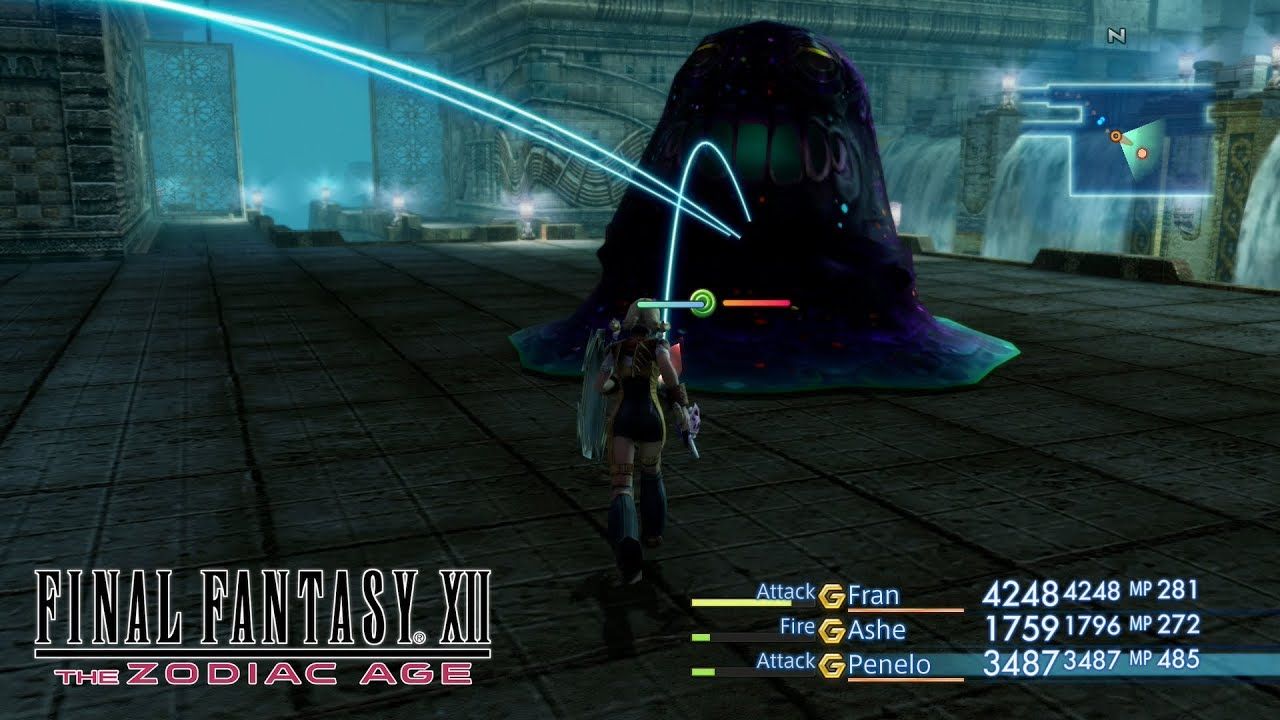This screenshot has height=720, width=1280.
Task: Click Penelo's MP value 485
Action: click(1179, 660)
